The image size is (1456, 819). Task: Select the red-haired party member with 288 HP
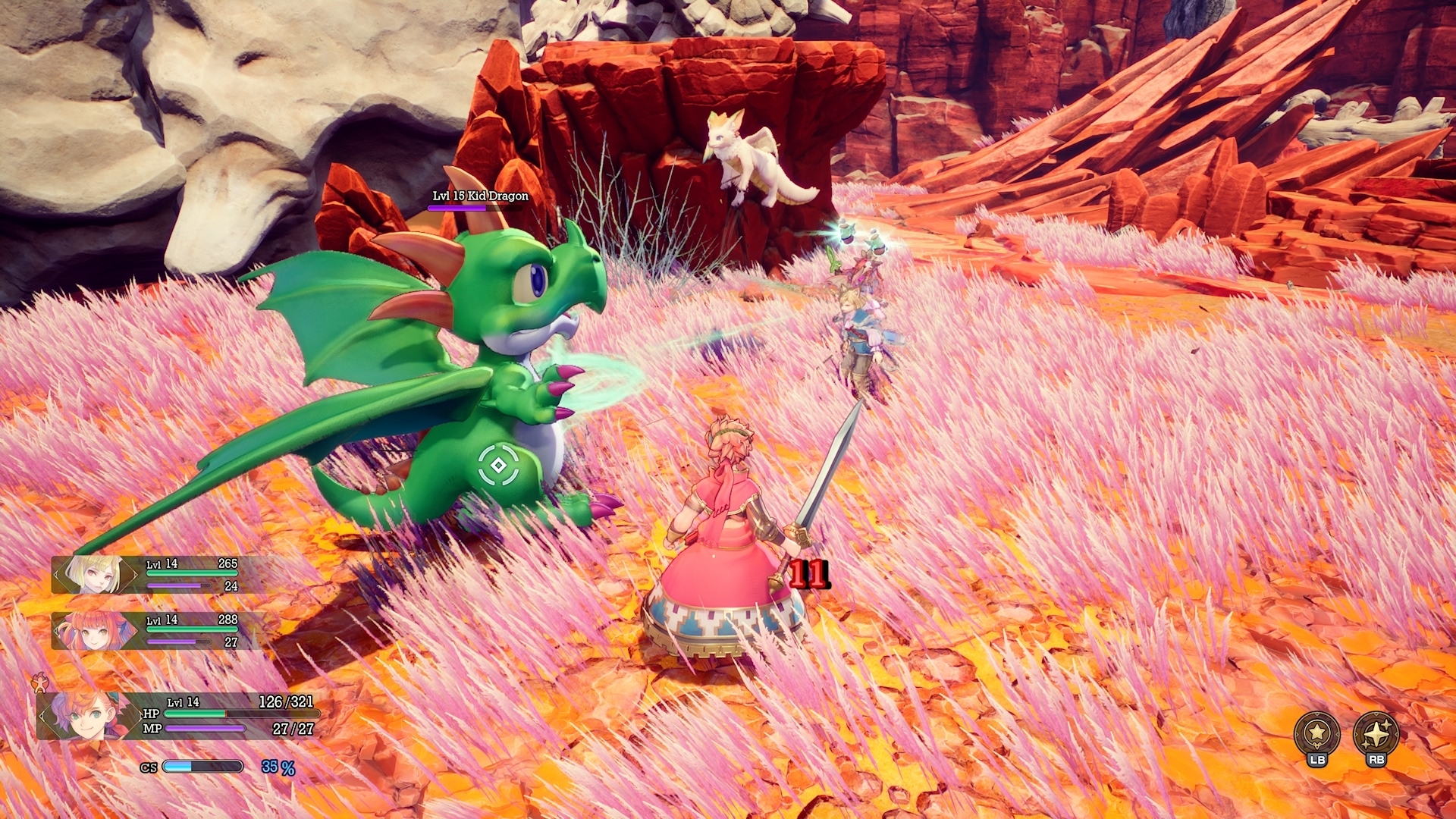click(94, 631)
